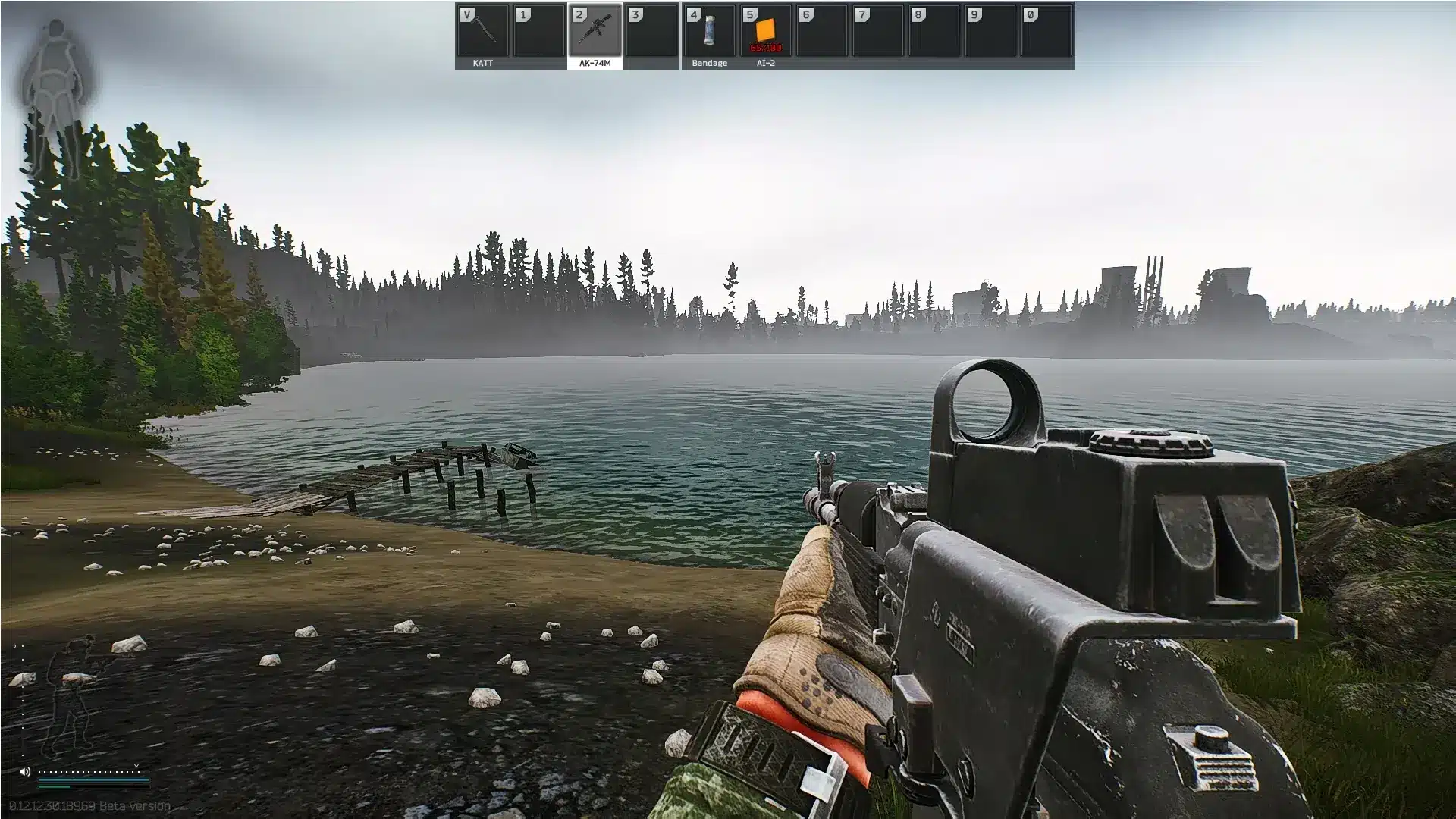
Task: Select the KATT knife in melee slot V
Action: [479, 33]
